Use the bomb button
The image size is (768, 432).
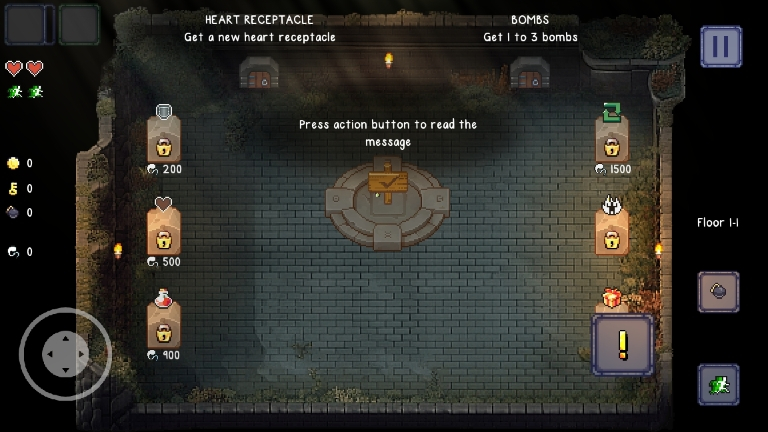pyautogui.click(x=718, y=292)
